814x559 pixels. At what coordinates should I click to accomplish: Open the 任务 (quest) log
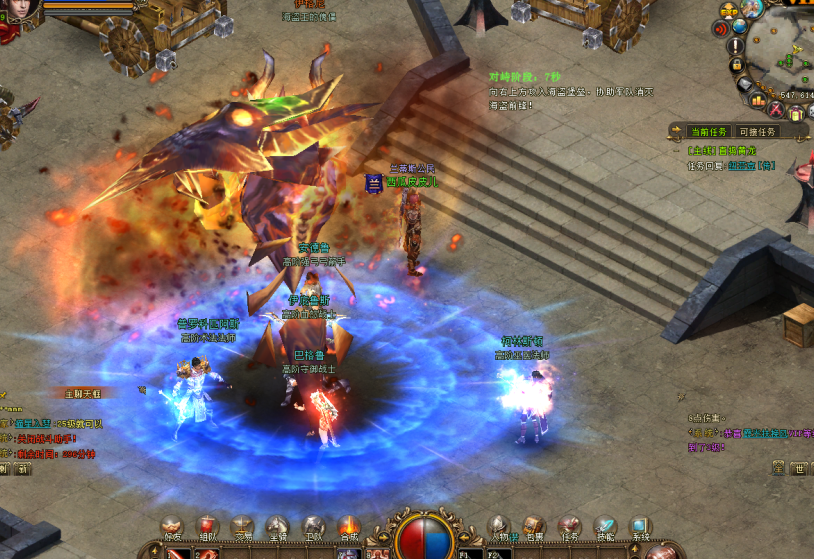tap(569, 527)
